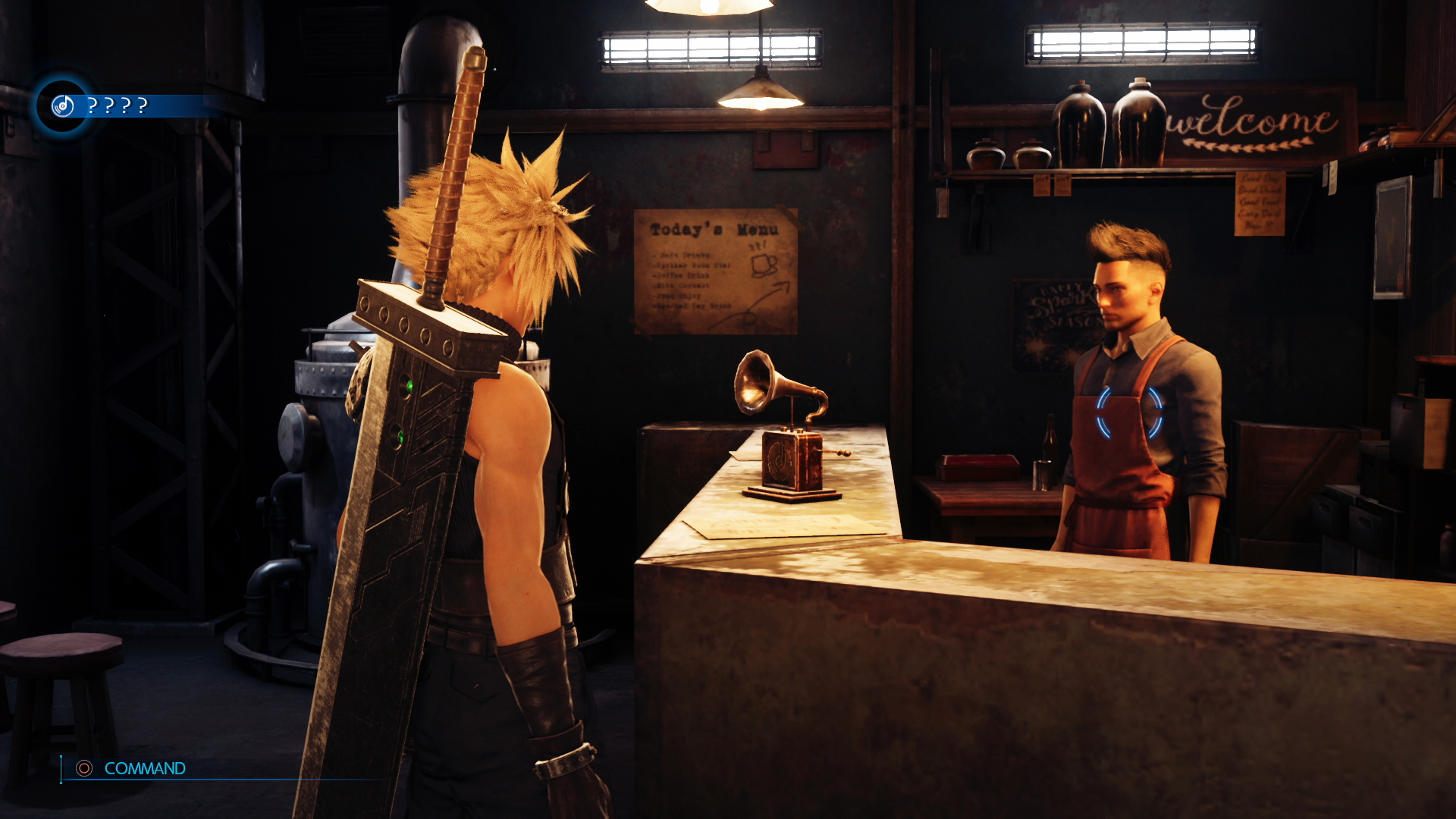Click the coffee cup doodle on the menu
Screen dimensions: 1456x819
point(764,264)
